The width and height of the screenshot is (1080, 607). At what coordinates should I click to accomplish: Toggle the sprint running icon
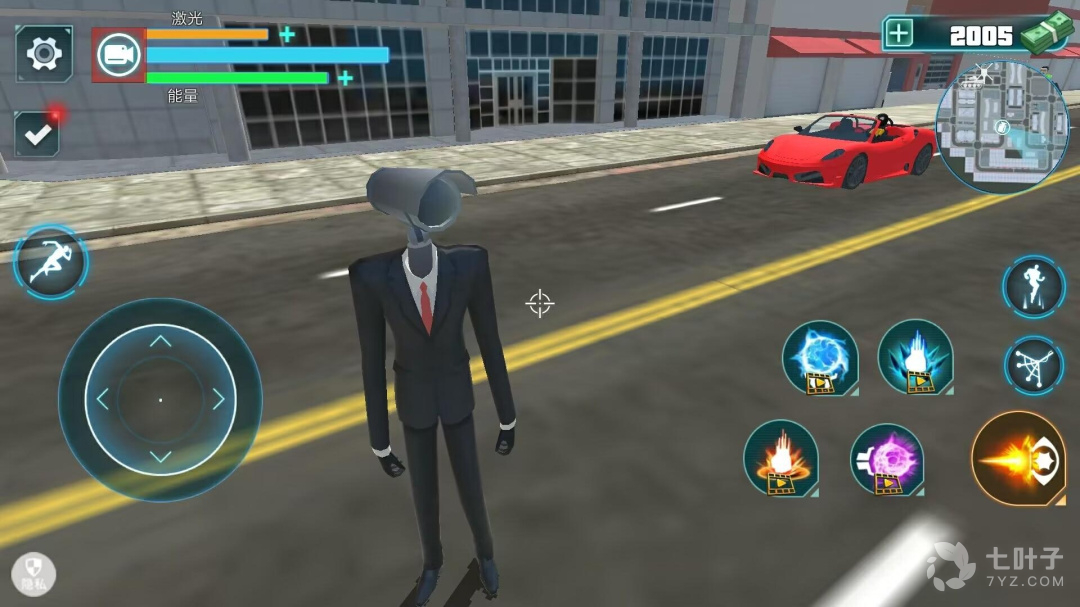50,262
